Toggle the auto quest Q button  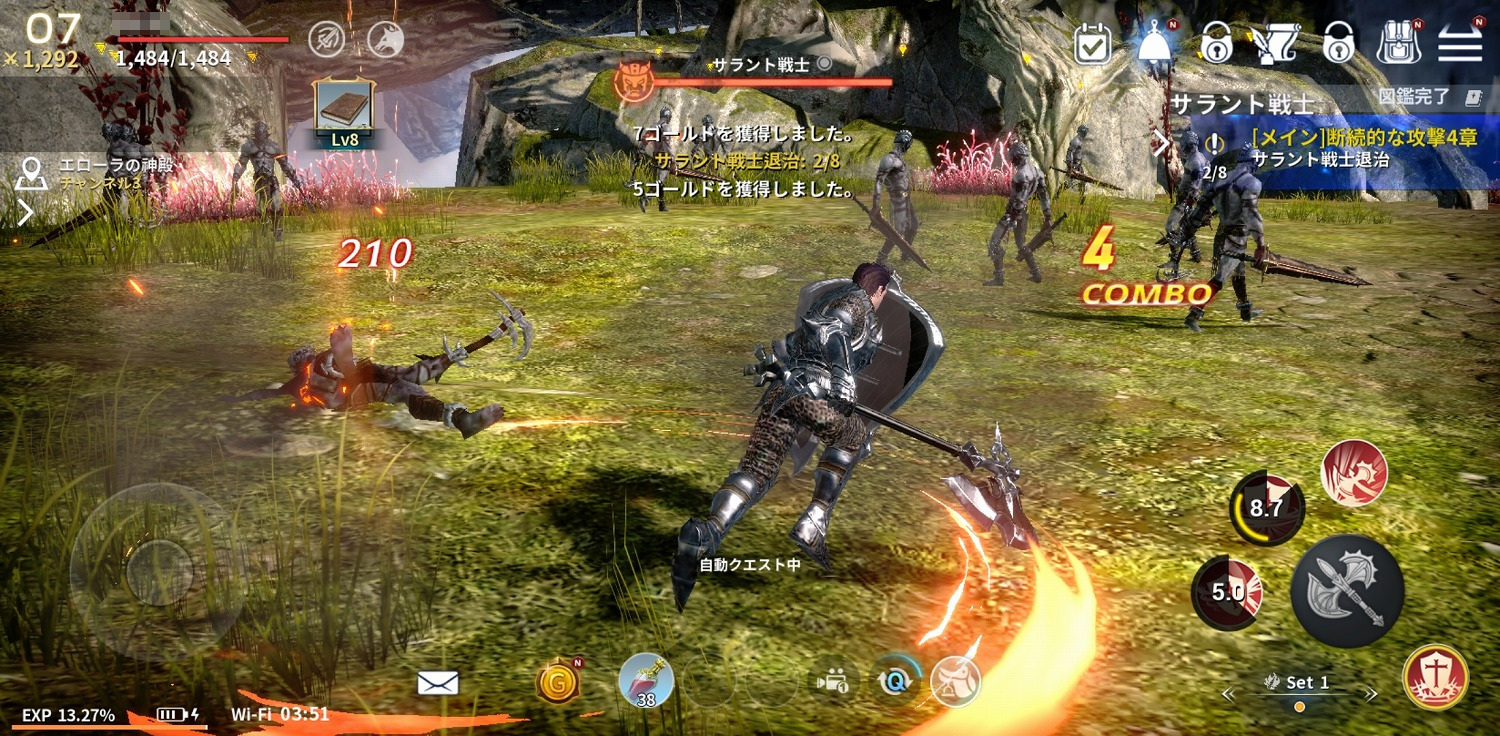click(x=892, y=681)
